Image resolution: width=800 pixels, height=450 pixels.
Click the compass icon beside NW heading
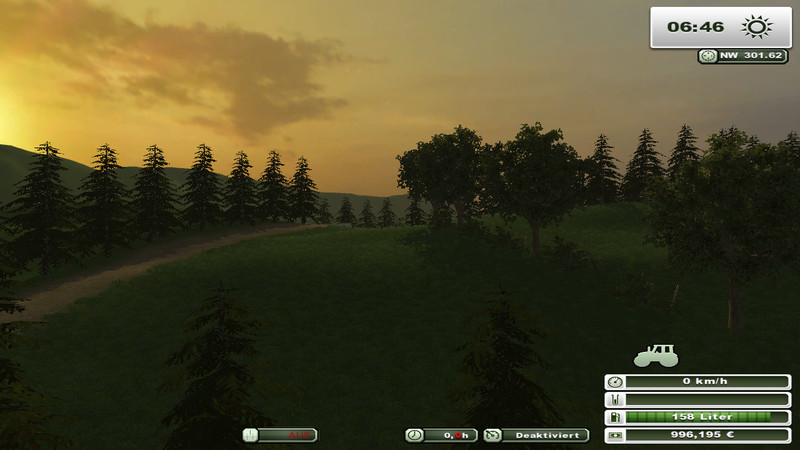pyautogui.click(x=708, y=56)
